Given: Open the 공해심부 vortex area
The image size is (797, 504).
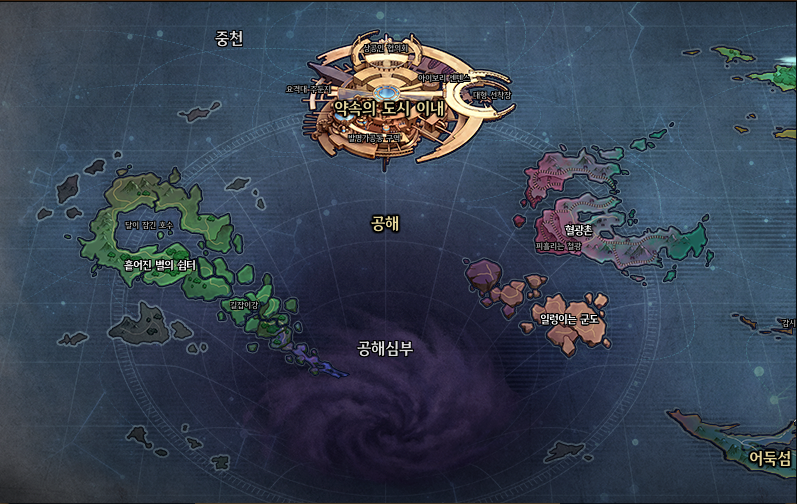Looking at the screenshot, I should click(385, 349).
